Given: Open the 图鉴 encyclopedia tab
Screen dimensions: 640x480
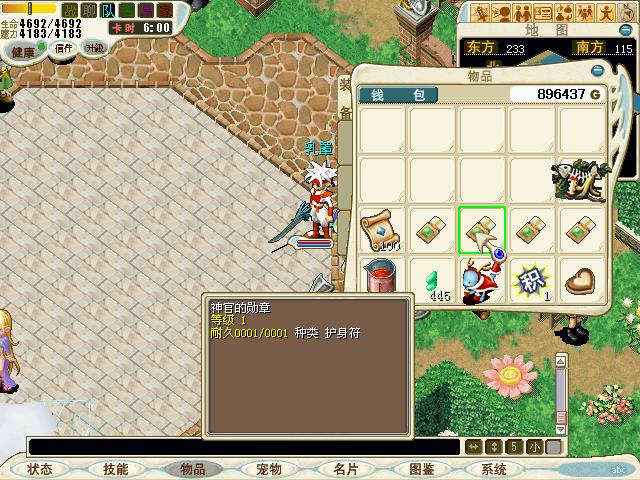Looking at the screenshot, I should tap(422, 469).
